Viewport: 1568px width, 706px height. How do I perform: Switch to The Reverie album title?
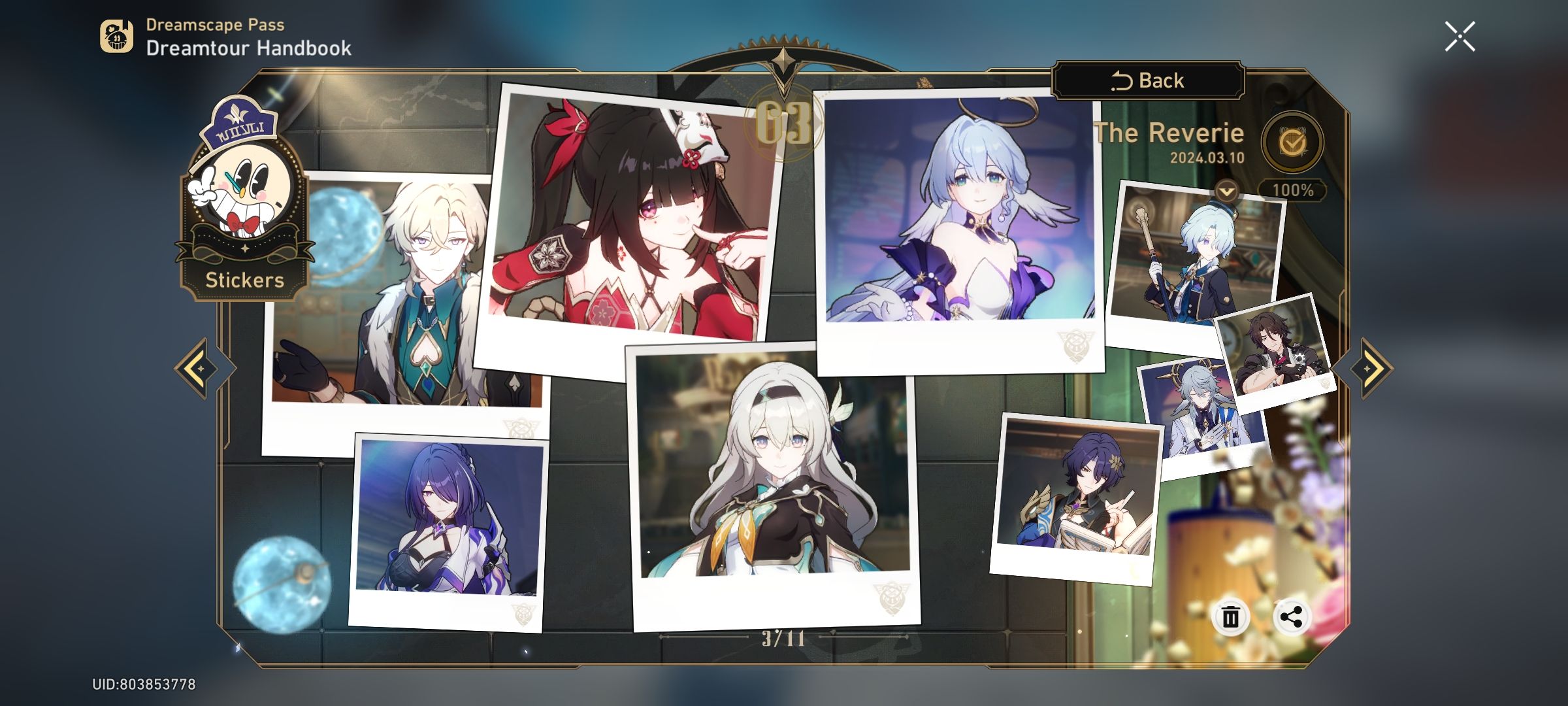pos(1167,133)
